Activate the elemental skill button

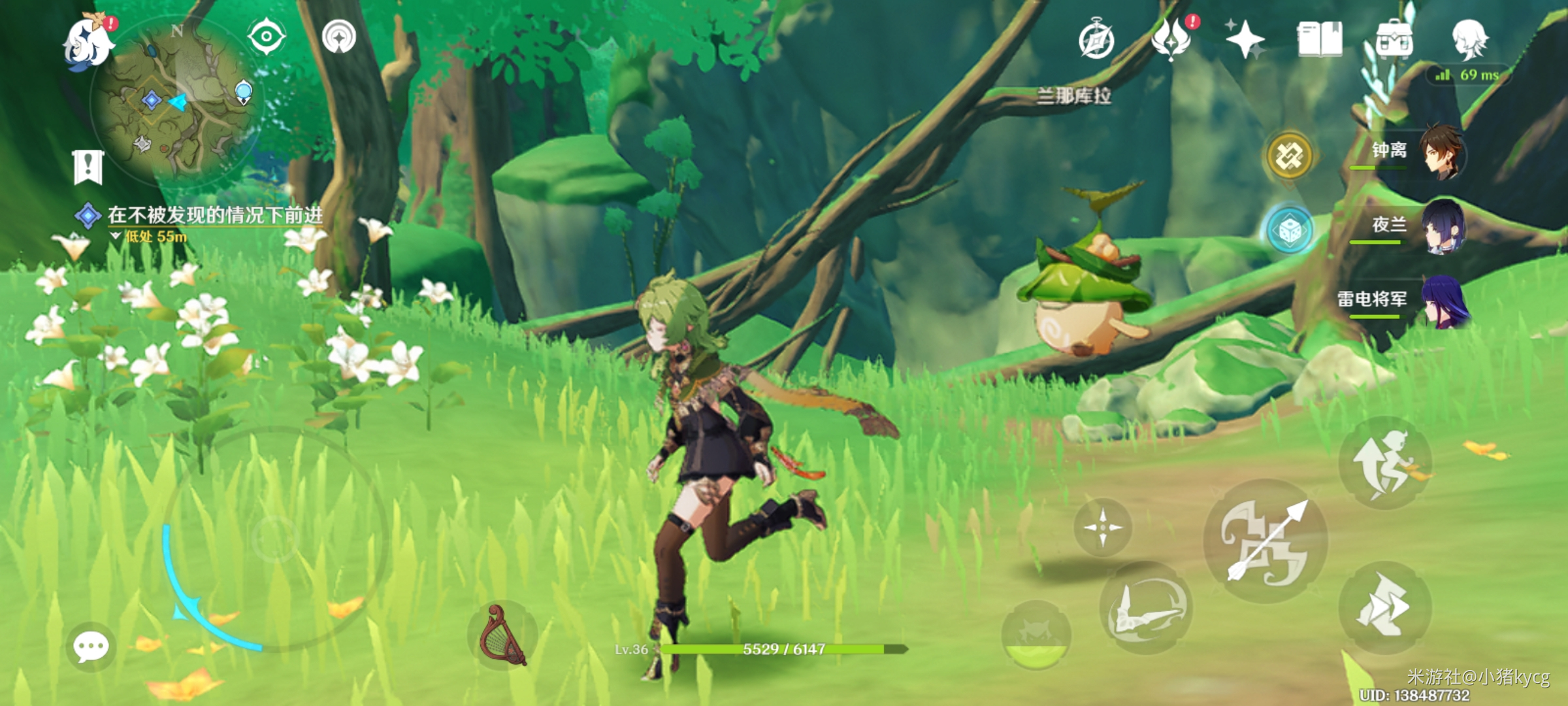(x=1146, y=608)
